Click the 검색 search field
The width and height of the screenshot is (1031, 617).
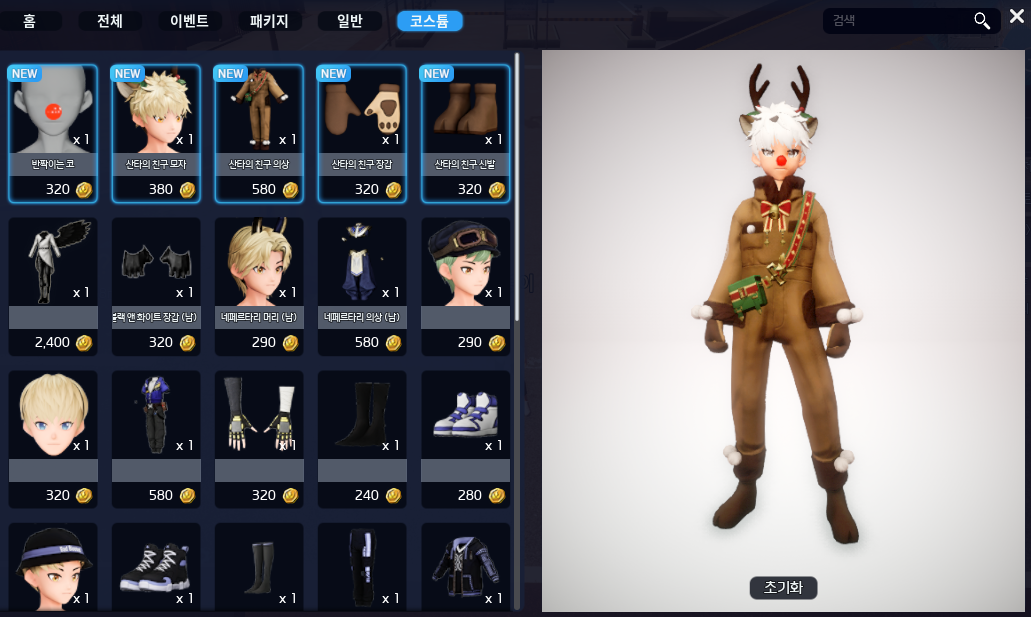(895, 21)
